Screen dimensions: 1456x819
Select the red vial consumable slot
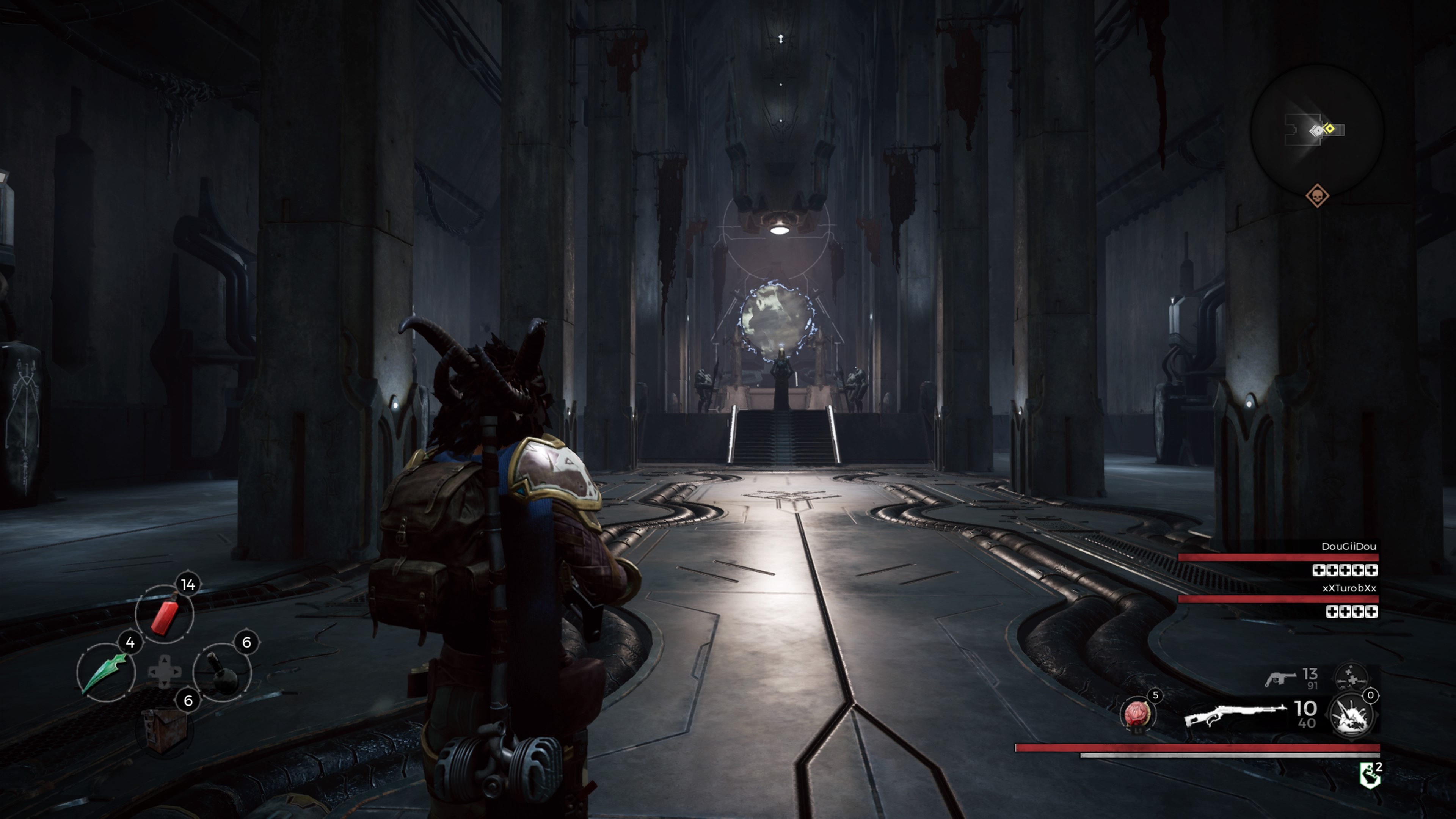165,614
